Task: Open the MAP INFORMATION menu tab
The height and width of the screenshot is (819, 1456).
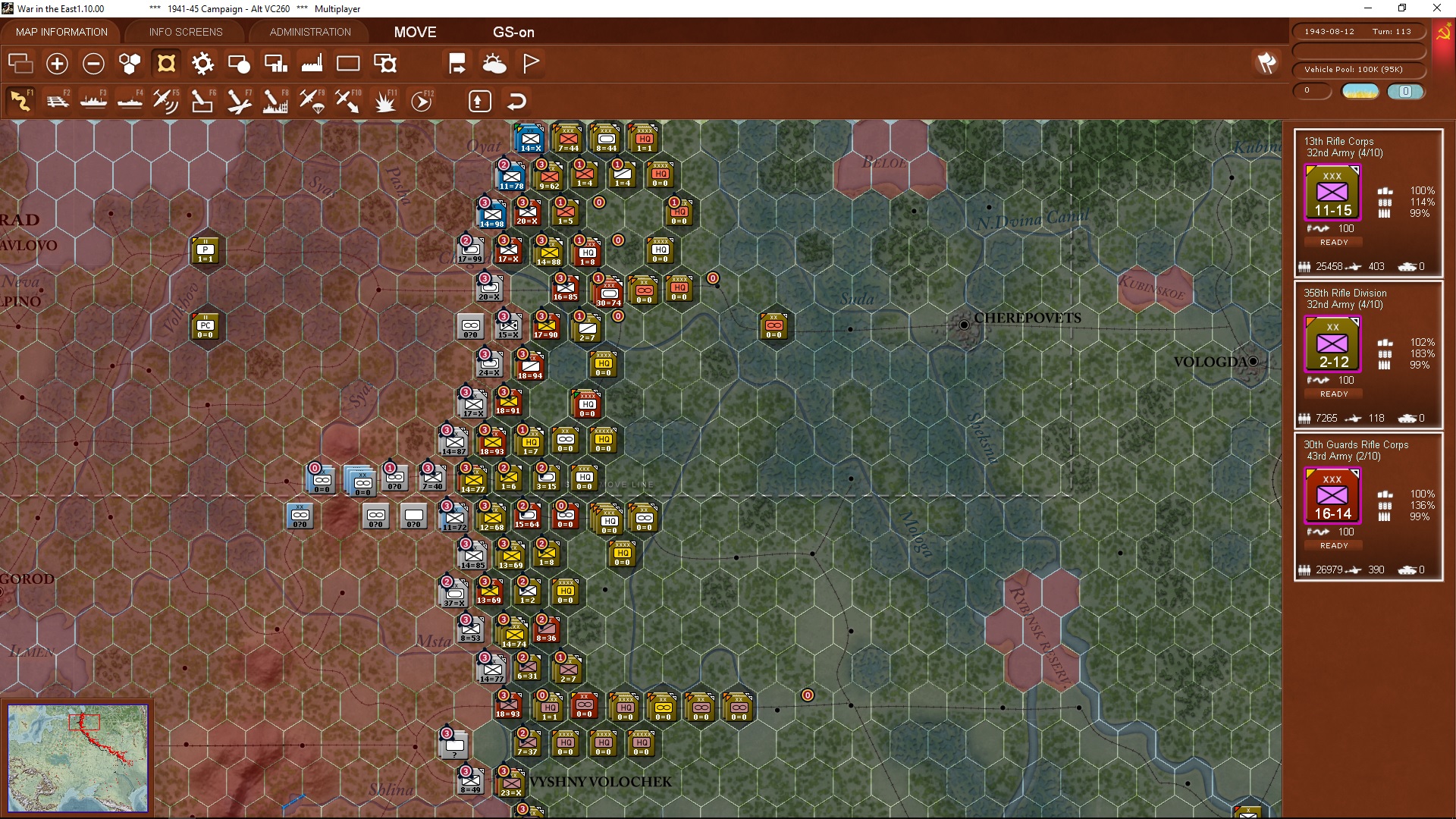Action: tap(61, 32)
